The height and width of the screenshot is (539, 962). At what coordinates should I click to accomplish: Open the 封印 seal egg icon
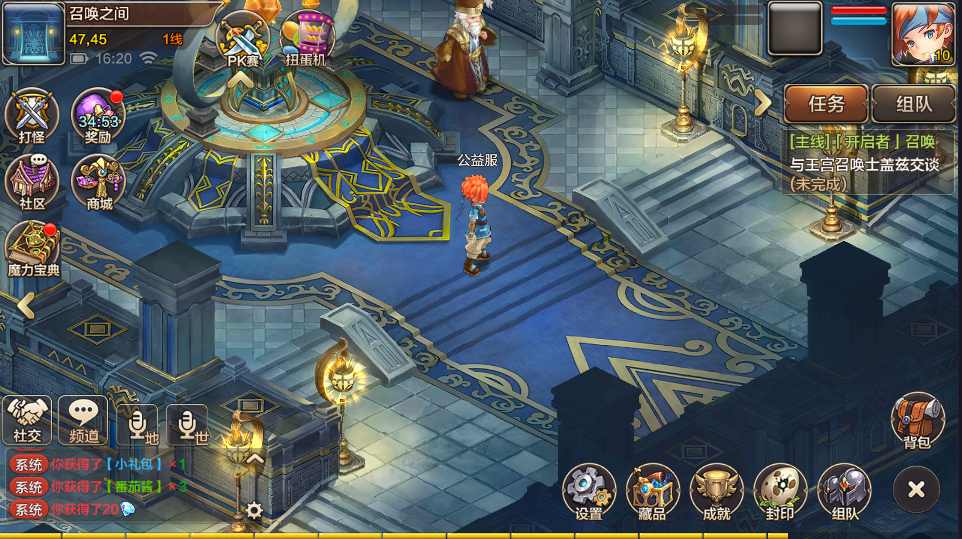780,490
